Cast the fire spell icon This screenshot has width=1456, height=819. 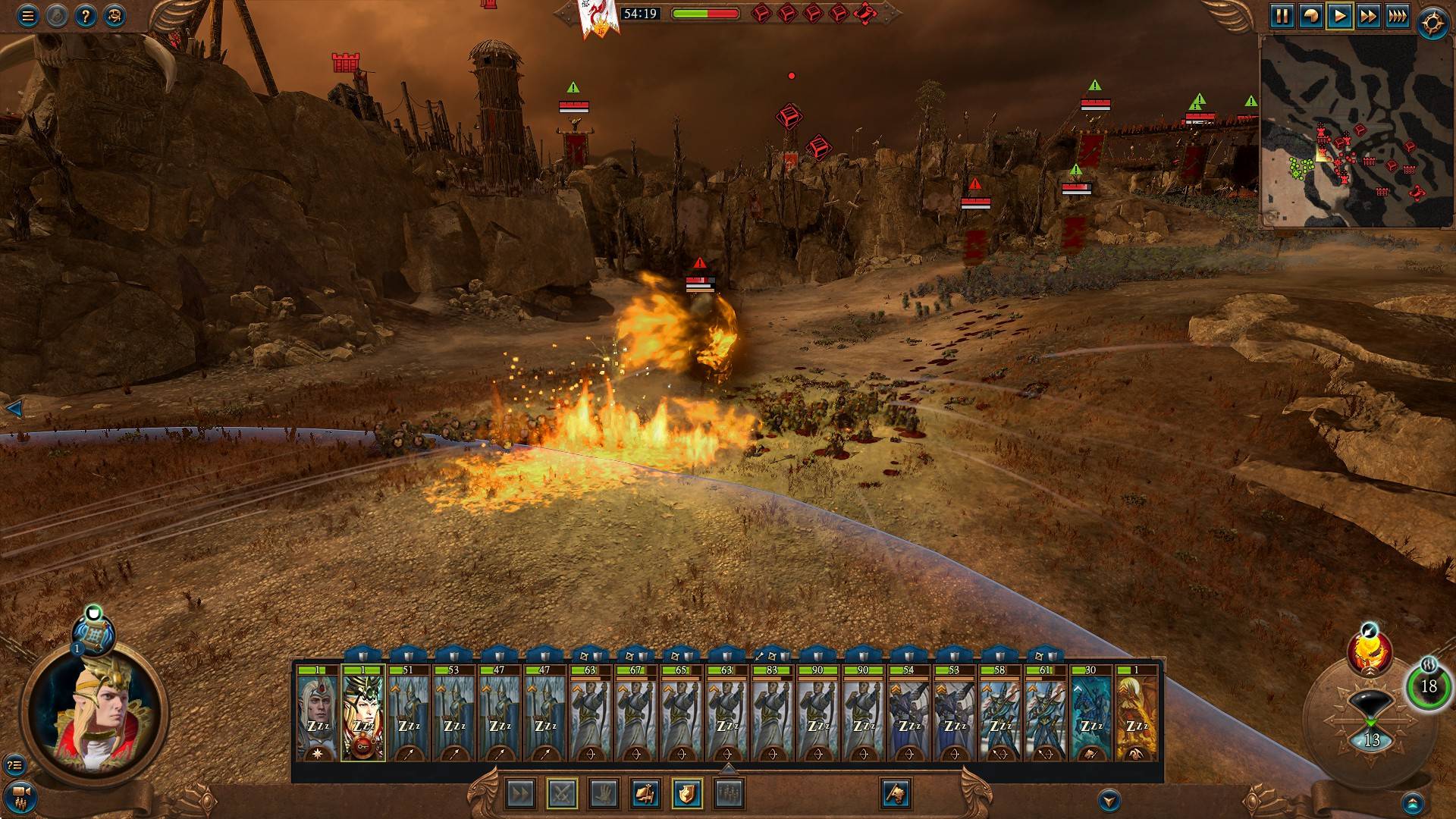[1370, 653]
